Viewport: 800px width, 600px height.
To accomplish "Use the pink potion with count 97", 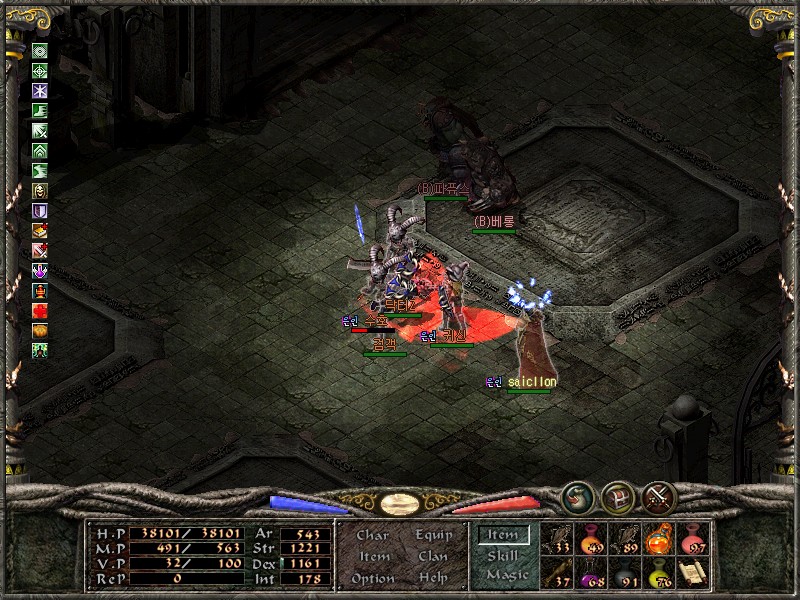I will 692,539.
